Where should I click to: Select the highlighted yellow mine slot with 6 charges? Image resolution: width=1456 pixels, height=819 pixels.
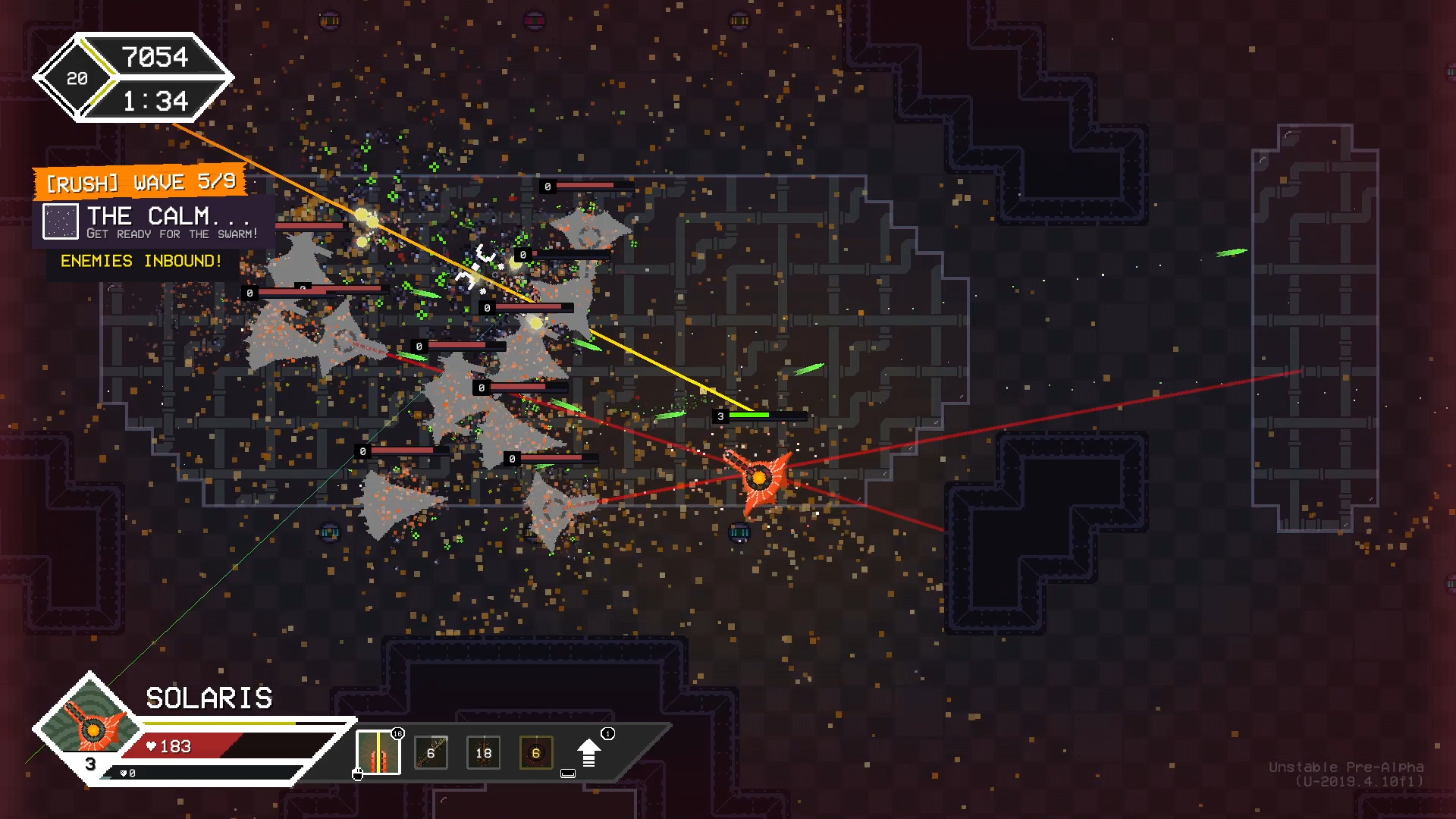click(536, 754)
